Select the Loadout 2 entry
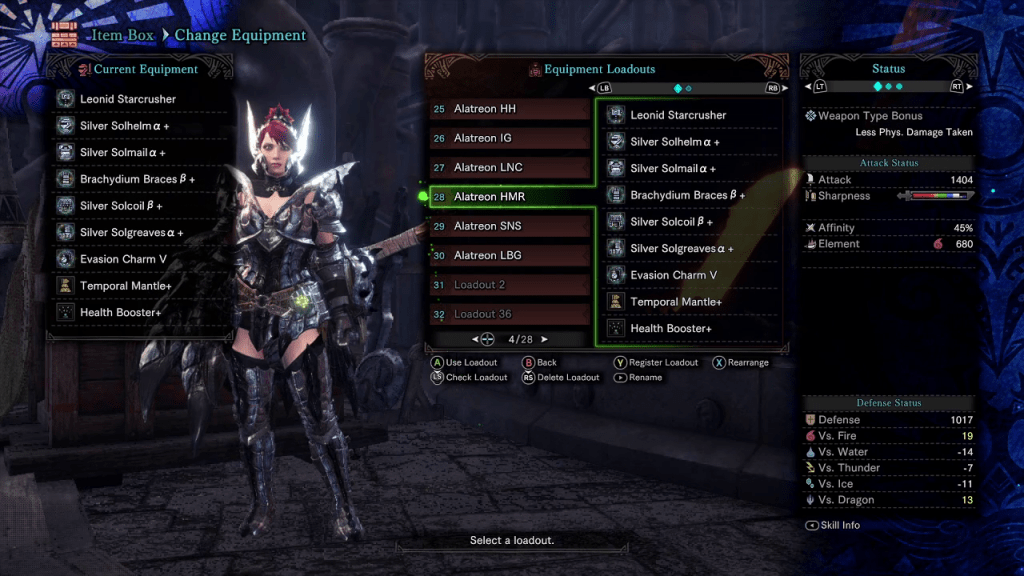 point(508,285)
